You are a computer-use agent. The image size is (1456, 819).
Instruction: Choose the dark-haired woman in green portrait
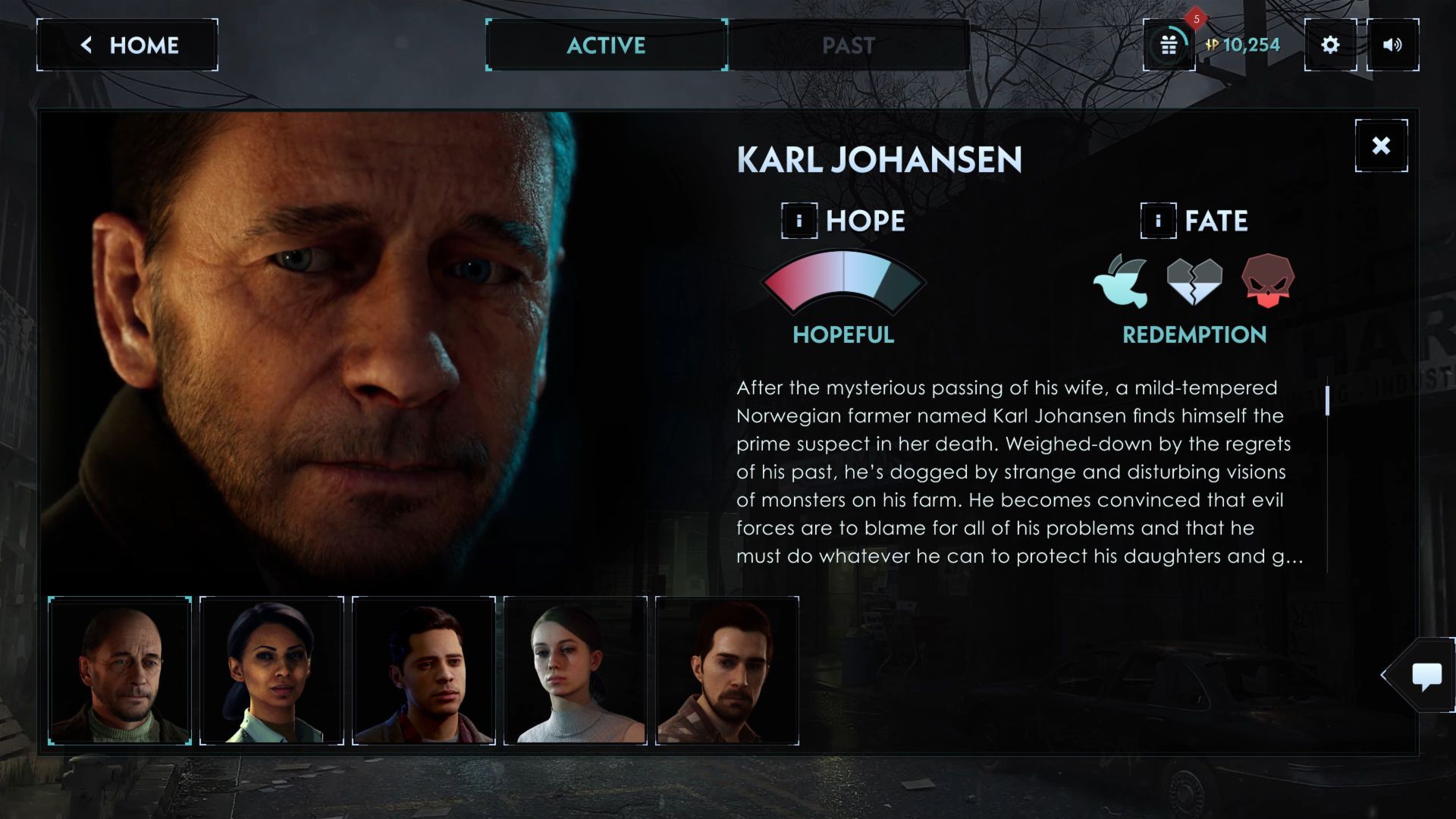coord(271,670)
